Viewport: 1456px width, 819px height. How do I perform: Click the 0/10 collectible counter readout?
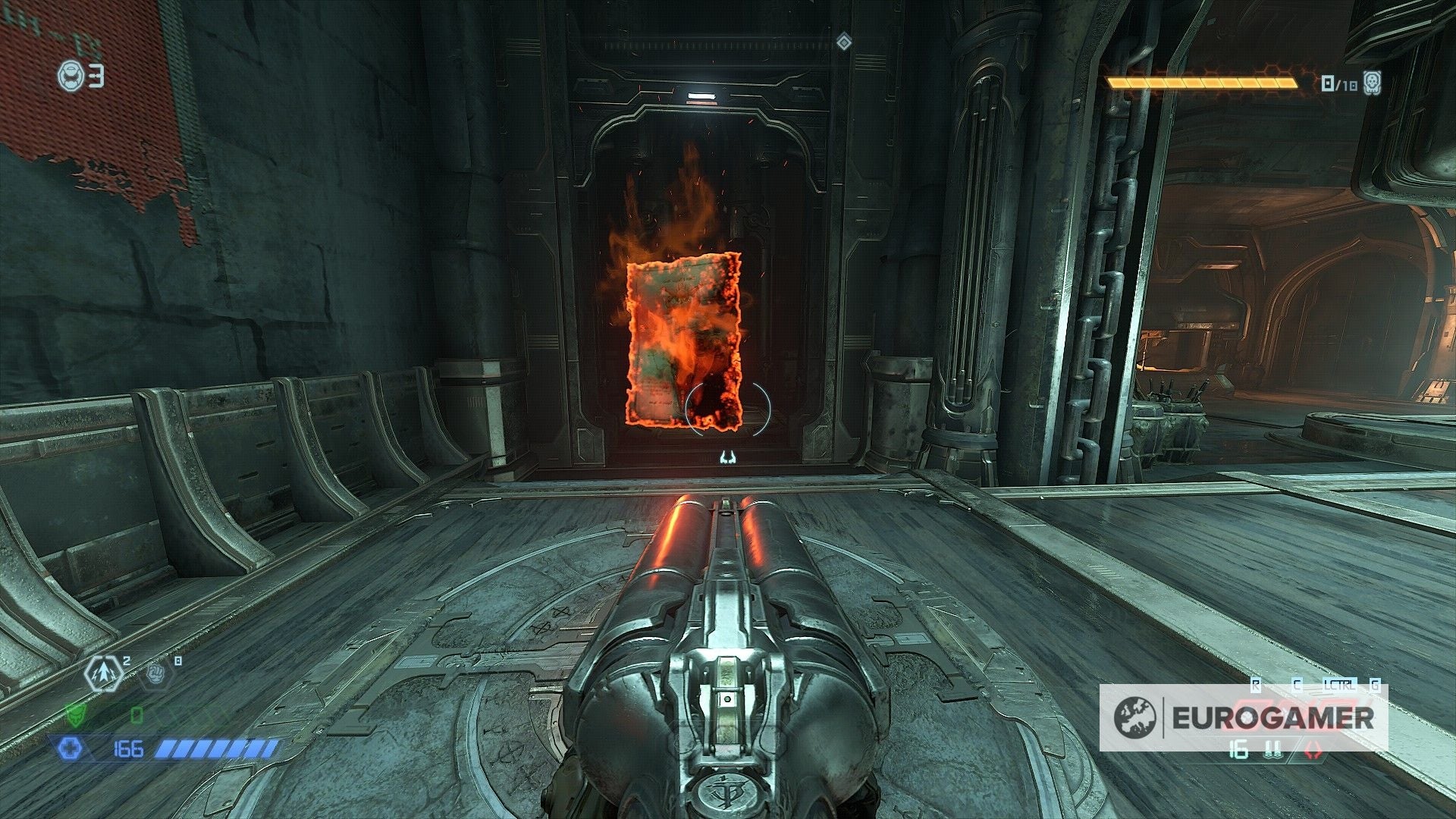[x=1341, y=83]
